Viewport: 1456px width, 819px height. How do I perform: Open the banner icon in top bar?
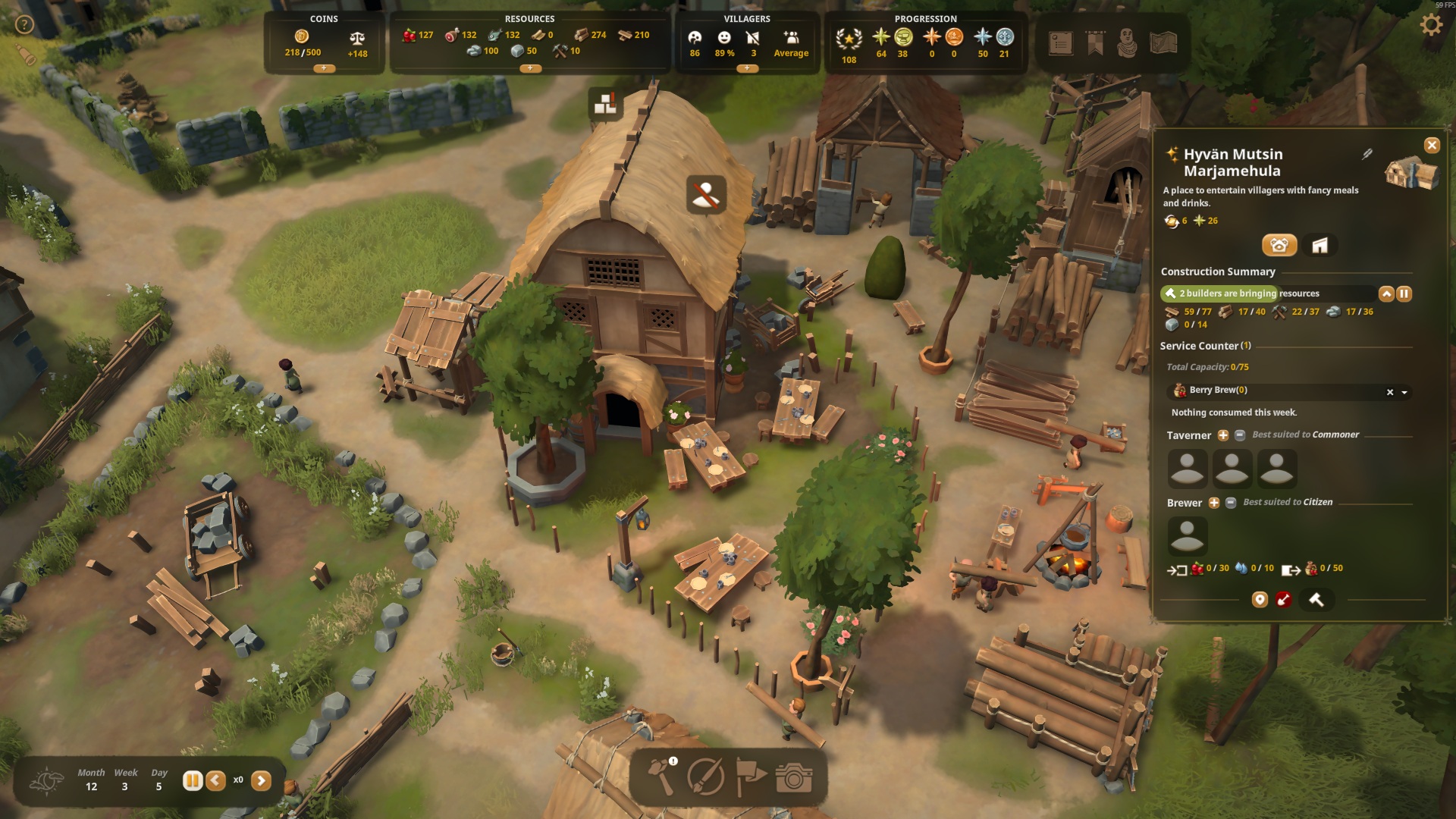[1095, 43]
